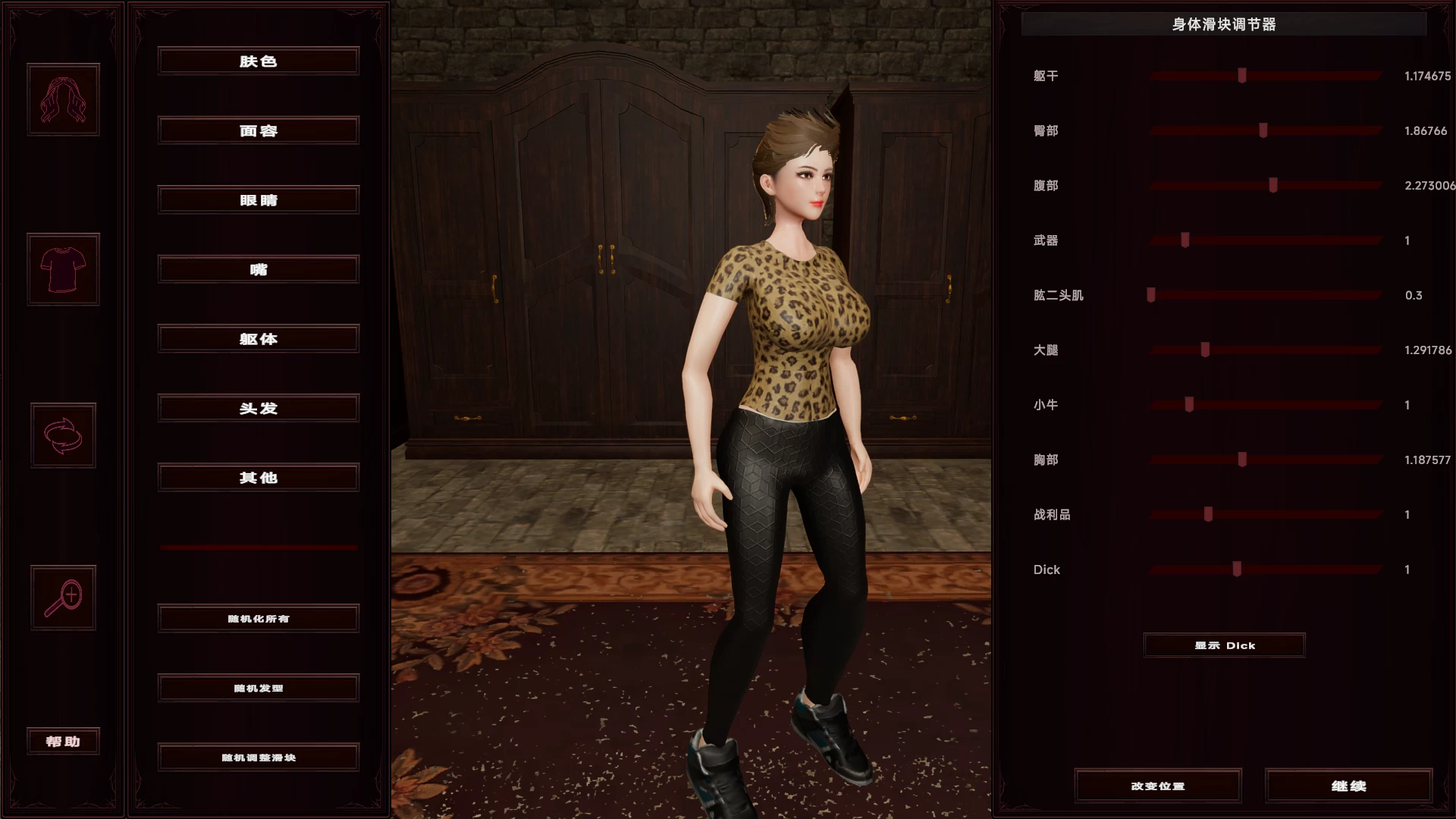This screenshot has width=1456, height=819.
Task: Activate the magnifying glass zoom icon
Action: [63, 598]
